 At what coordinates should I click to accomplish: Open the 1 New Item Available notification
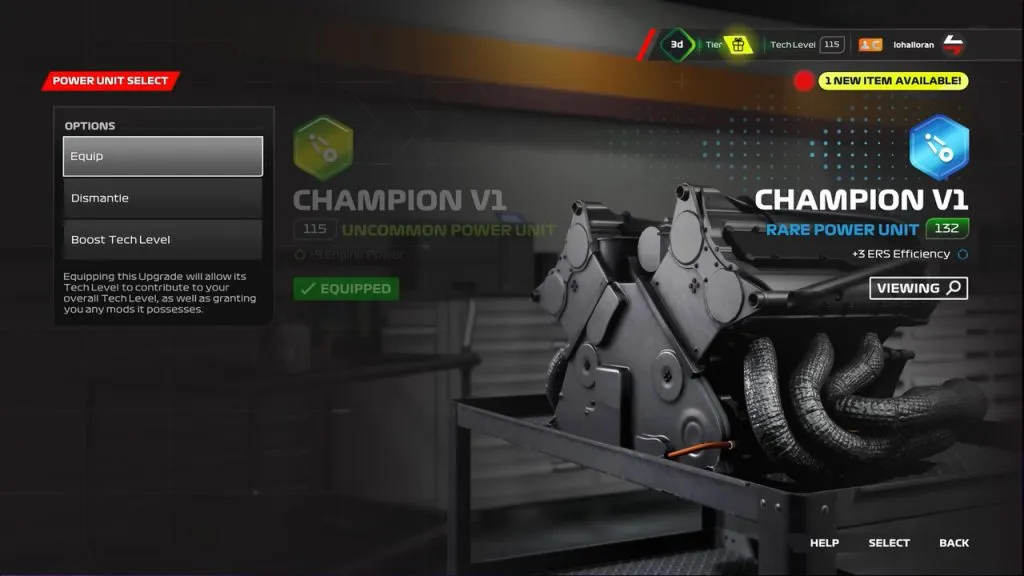pyautogui.click(x=893, y=80)
